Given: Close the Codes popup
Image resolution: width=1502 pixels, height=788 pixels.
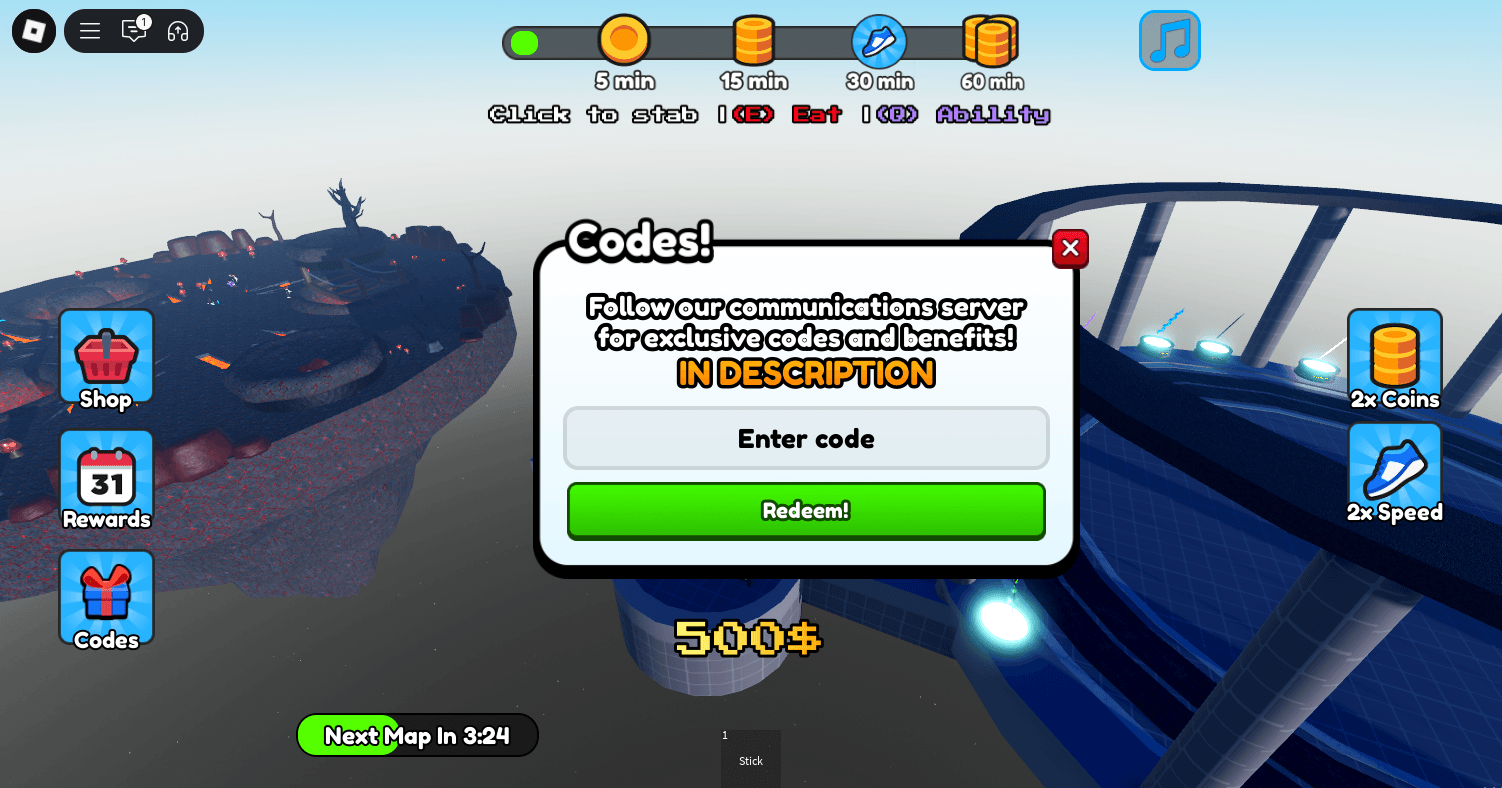Looking at the screenshot, I should tap(1070, 248).
